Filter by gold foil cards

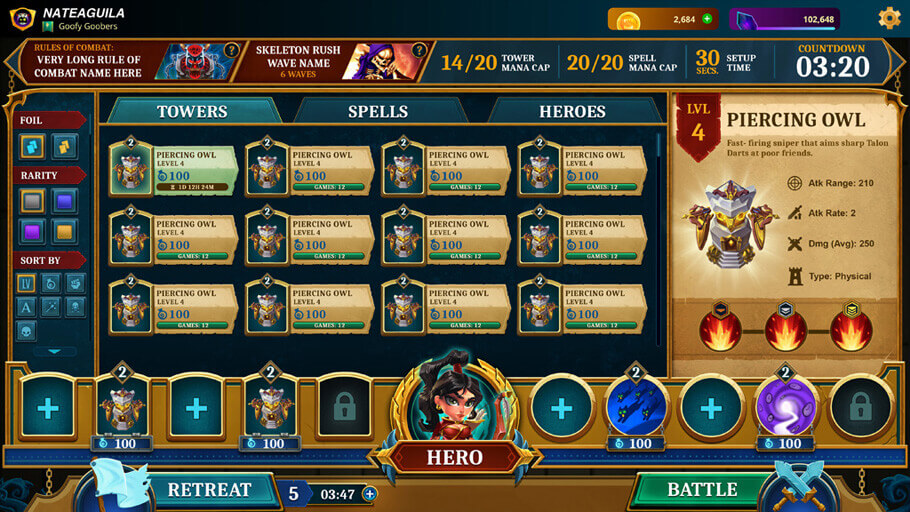[65, 147]
